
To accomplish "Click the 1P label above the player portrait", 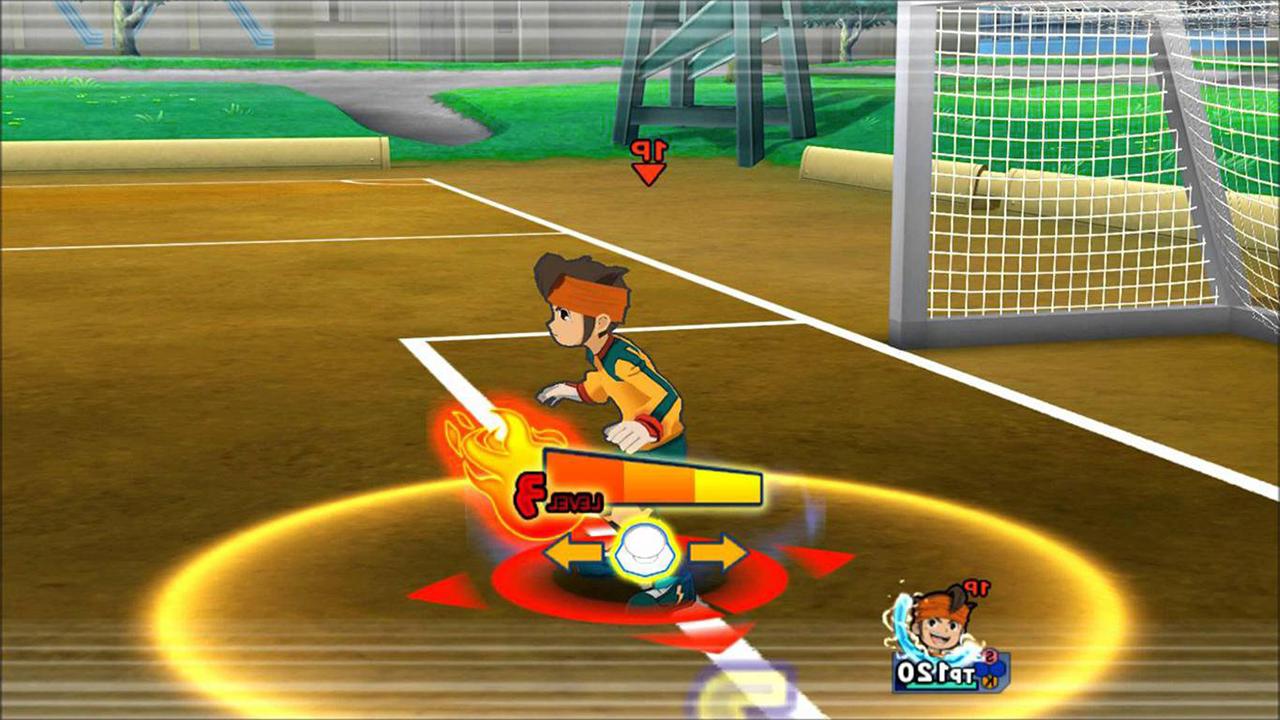I will pos(976,587).
